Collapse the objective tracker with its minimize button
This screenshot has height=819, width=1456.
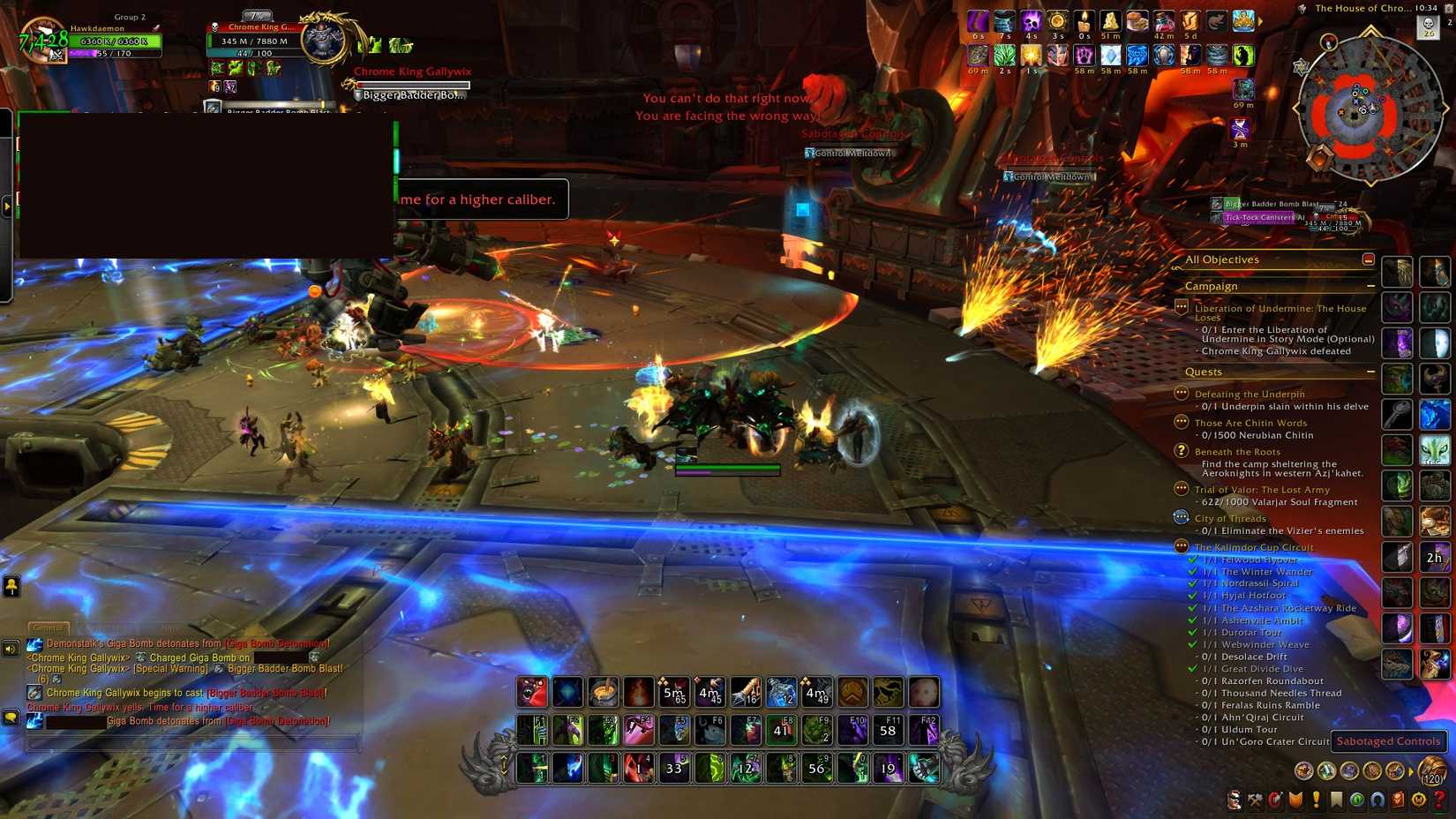(x=1369, y=259)
